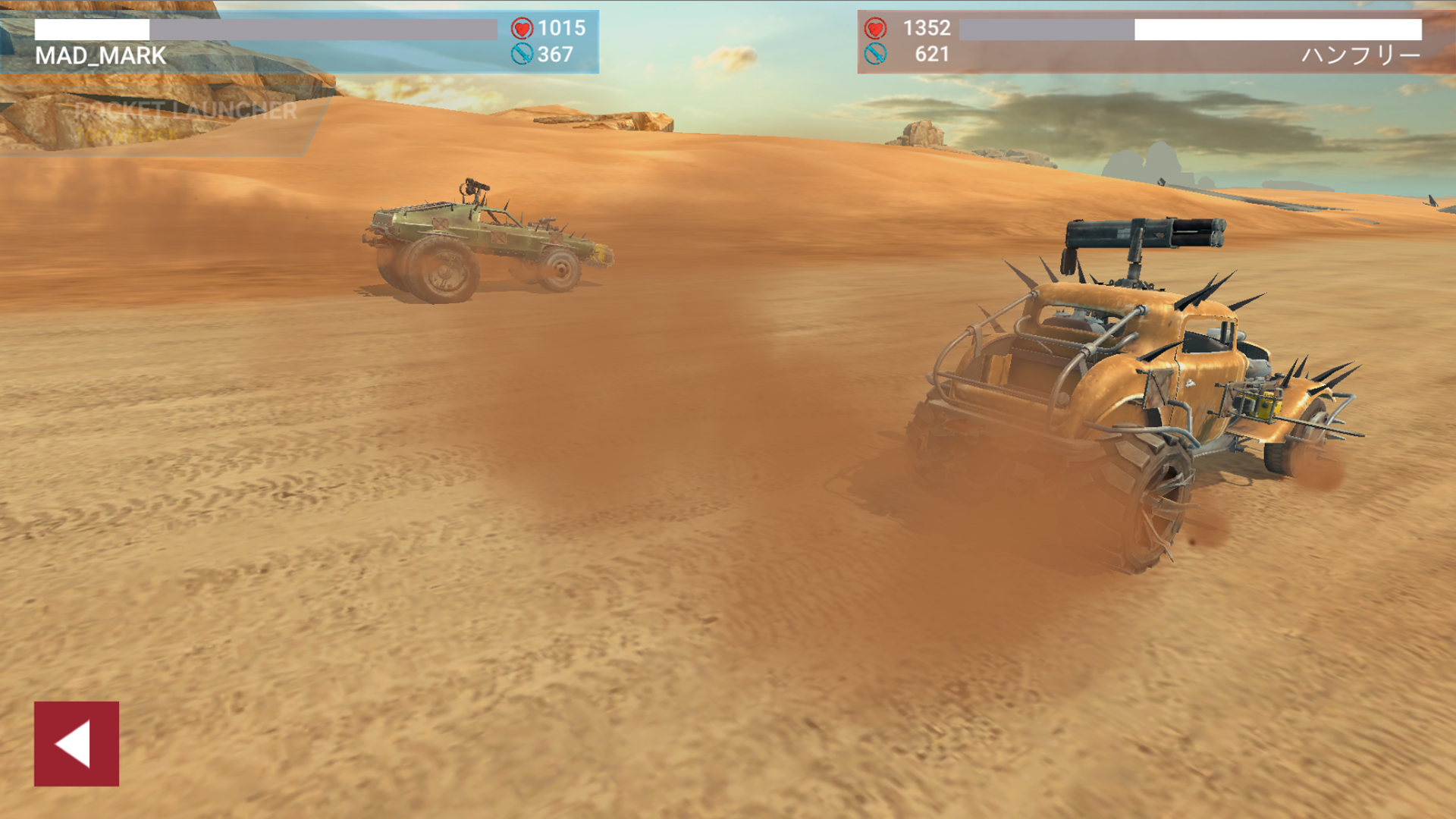
Task: Click ハンフリー's heart icon showing 1352
Action: 876,27
